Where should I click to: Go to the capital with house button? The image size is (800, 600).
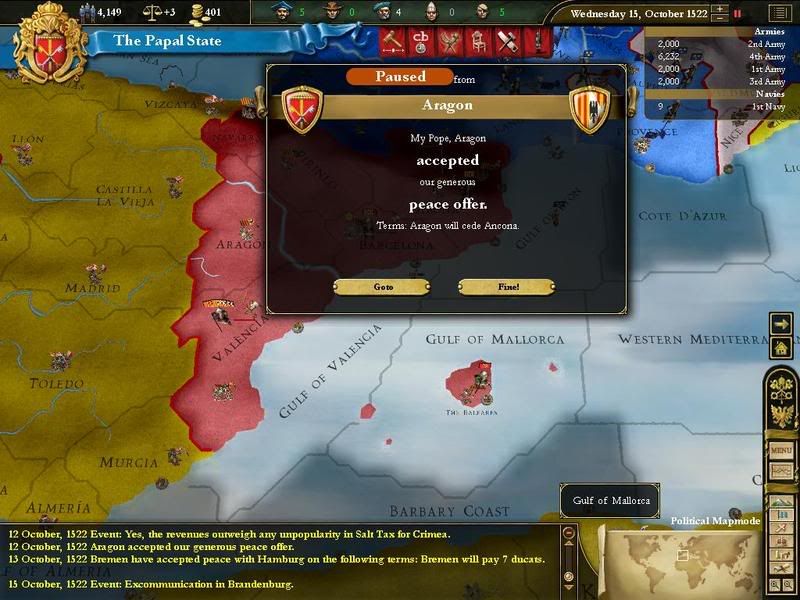[781, 347]
